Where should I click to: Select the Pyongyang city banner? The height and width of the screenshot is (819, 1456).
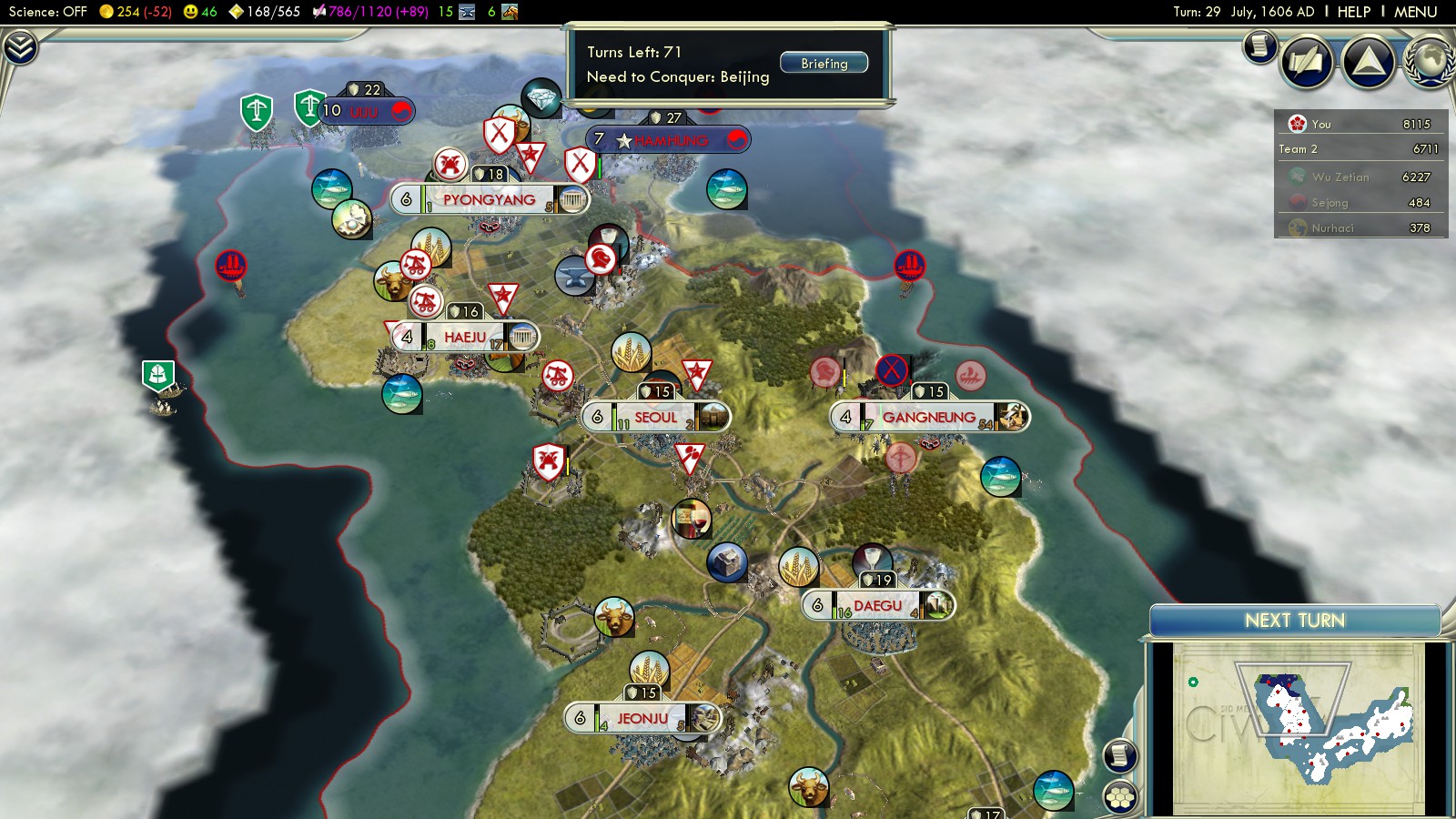489,200
